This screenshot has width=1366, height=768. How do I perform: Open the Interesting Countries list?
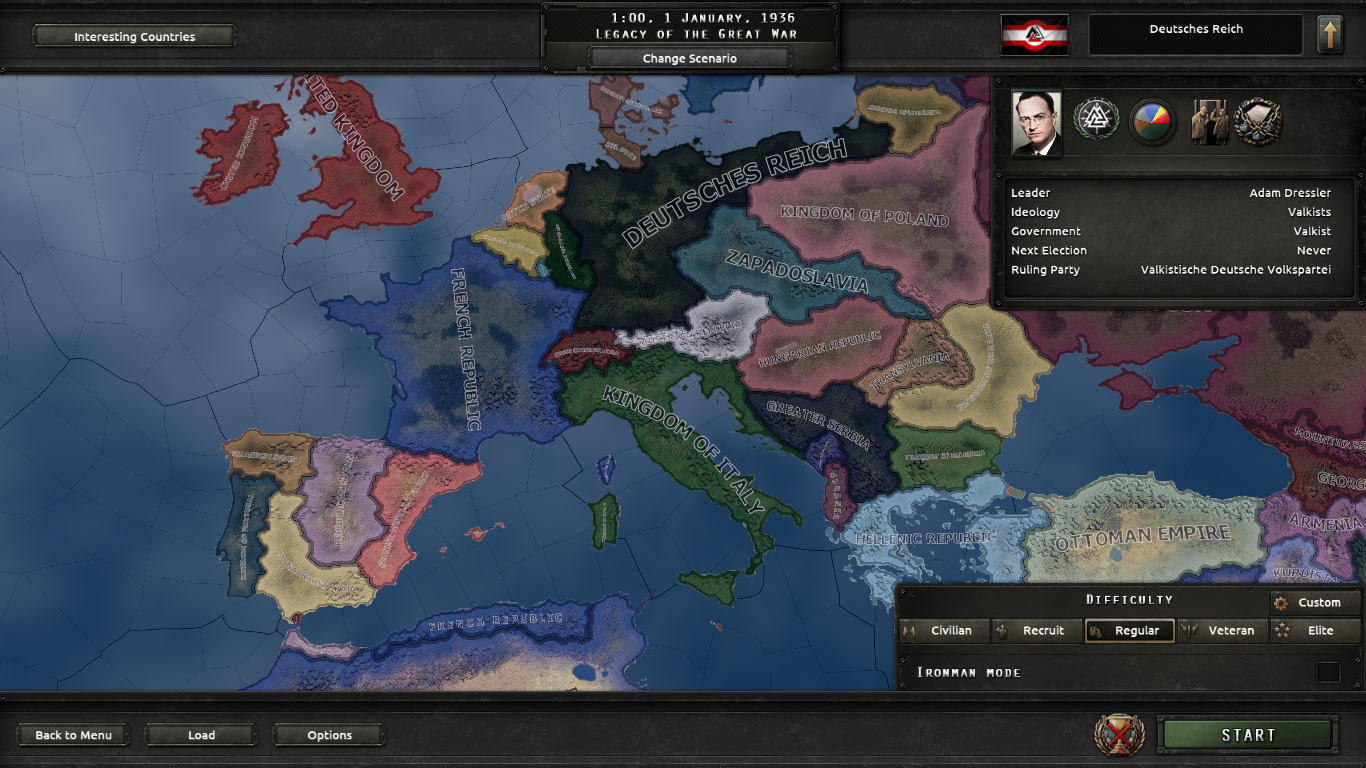[x=134, y=36]
